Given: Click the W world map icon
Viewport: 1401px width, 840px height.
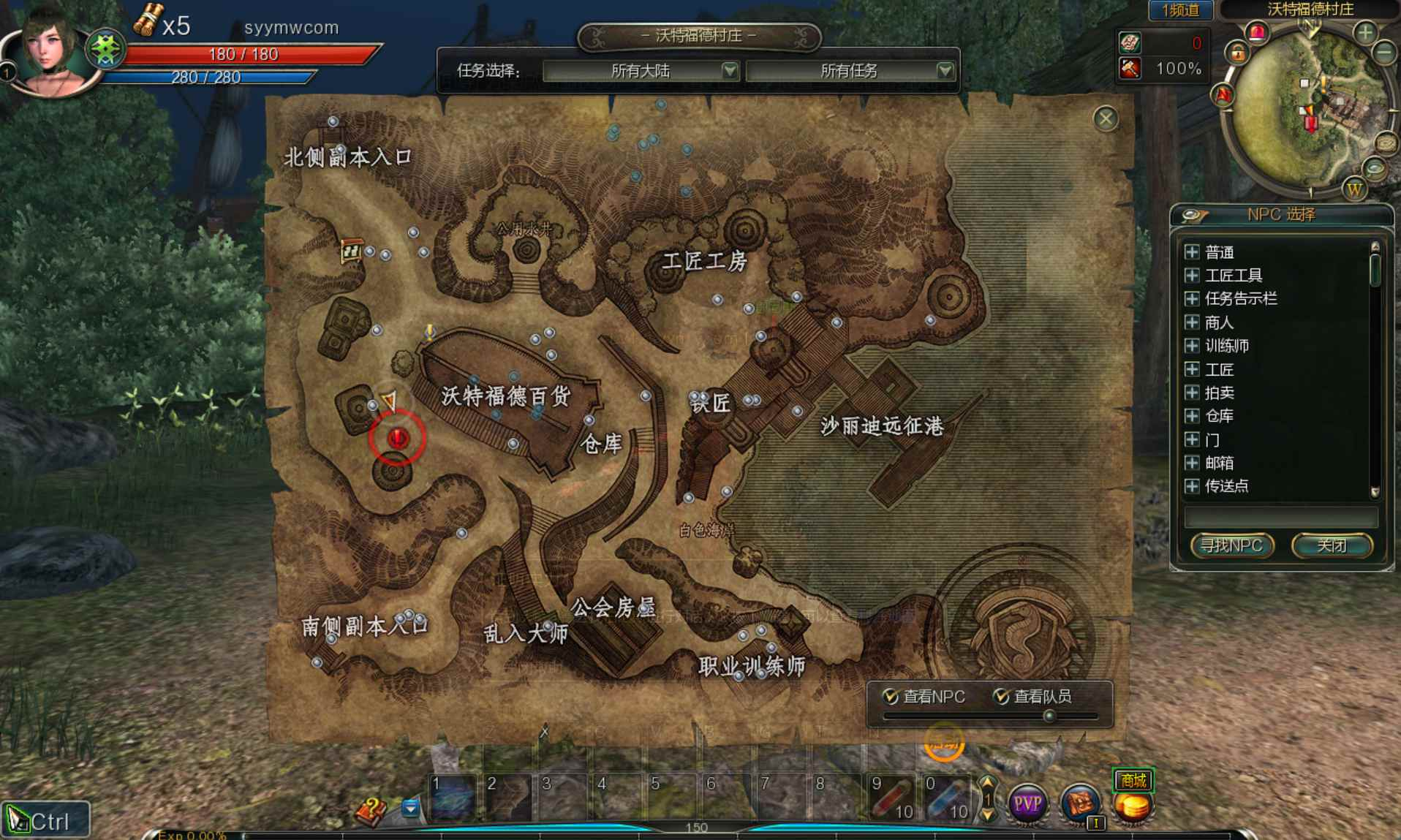Looking at the screenshot, I should coord(1355,190).
